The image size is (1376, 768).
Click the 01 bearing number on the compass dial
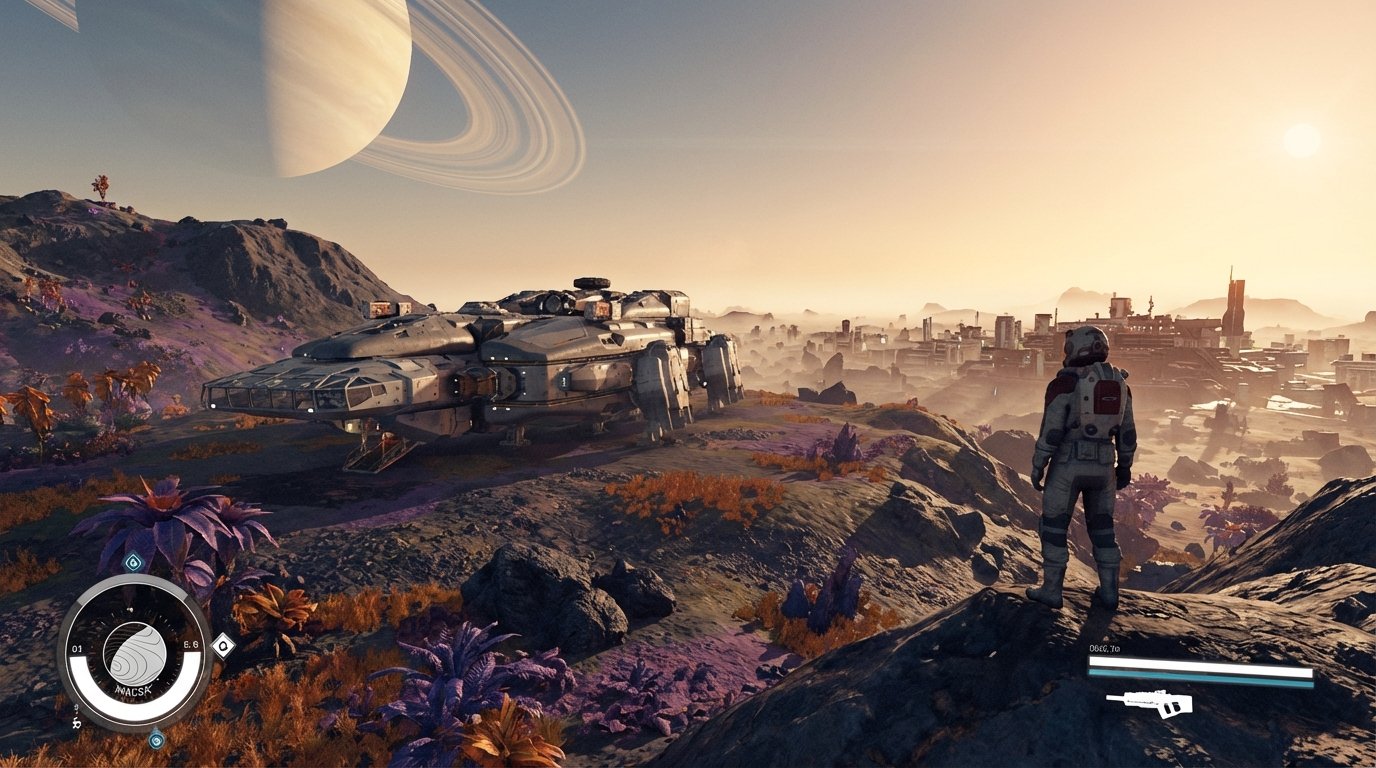[x=77, y=646]
